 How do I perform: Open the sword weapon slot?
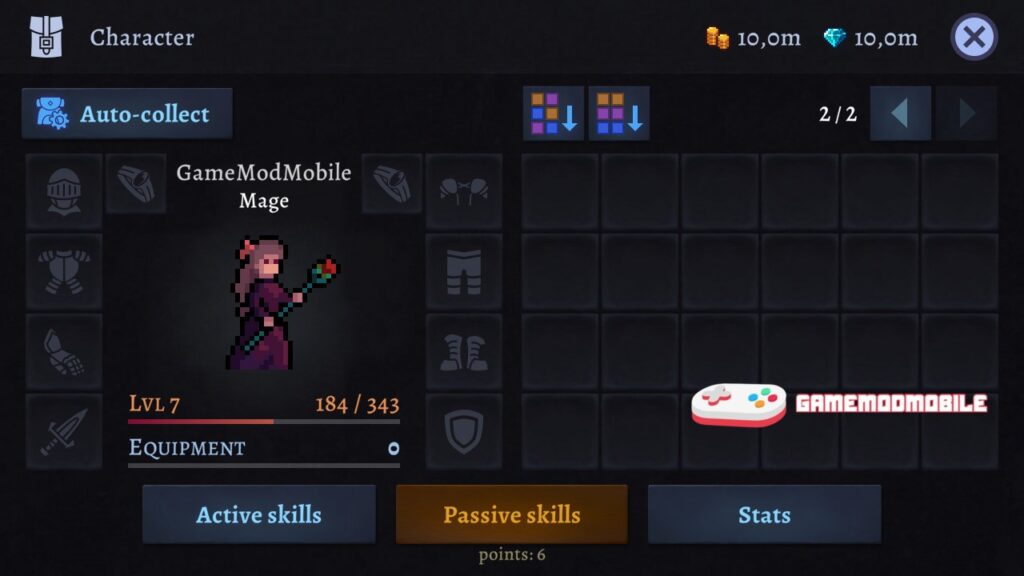click(64, 431)
